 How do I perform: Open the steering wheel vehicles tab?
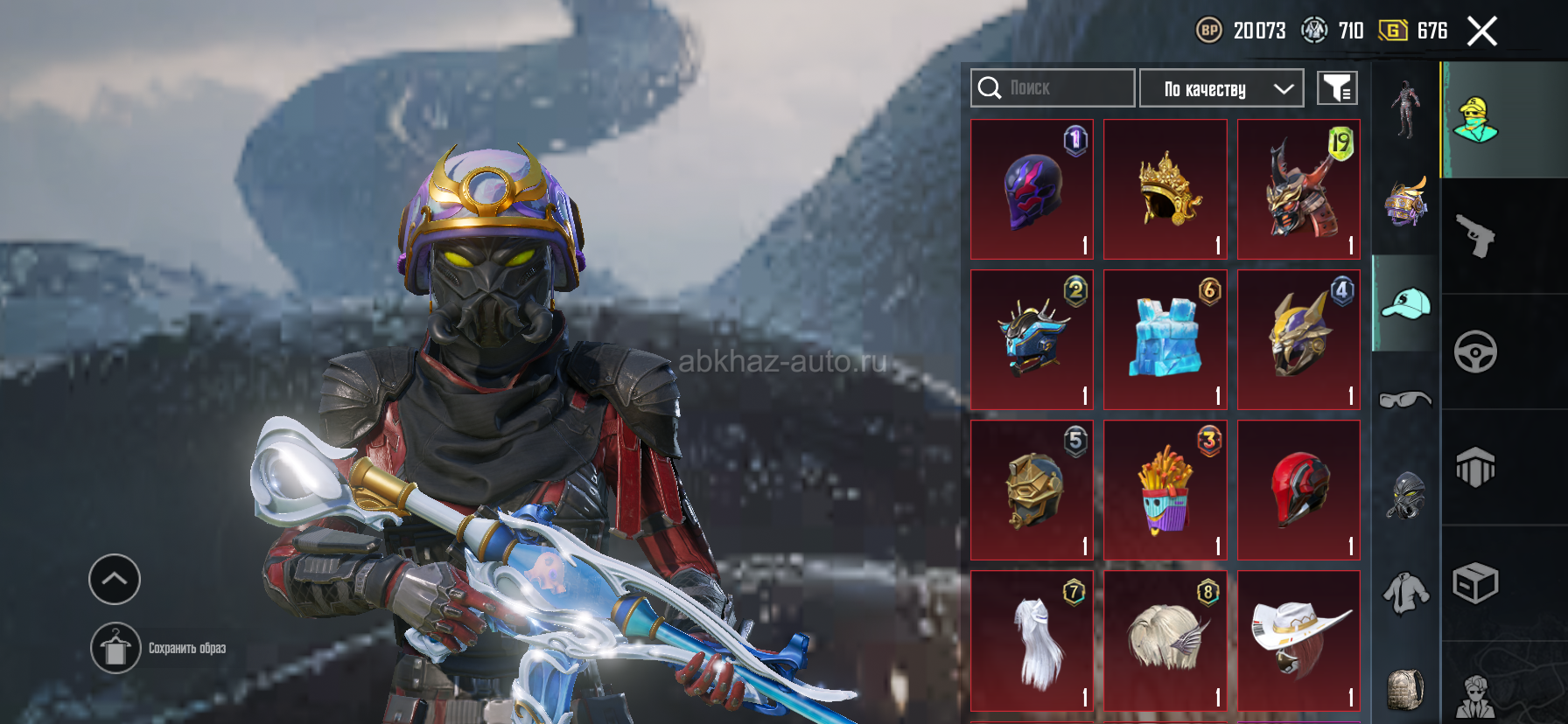pos(1475,352)
